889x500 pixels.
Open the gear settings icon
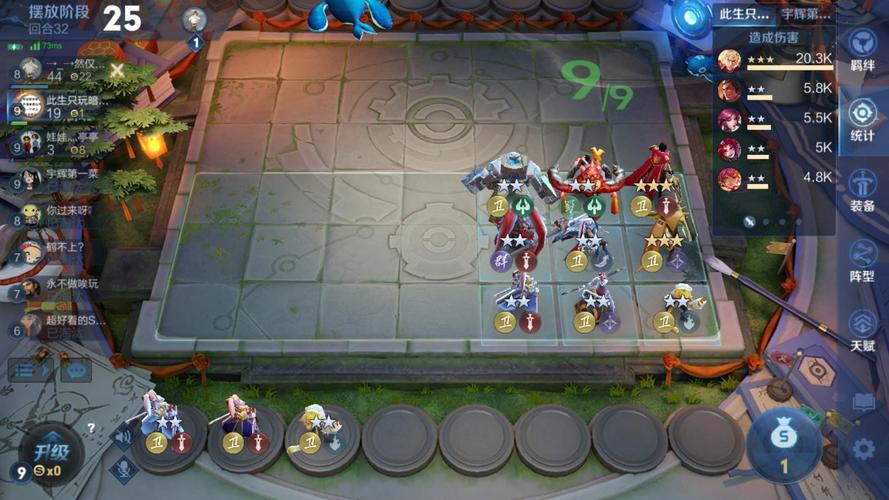[x=863, y=449]
